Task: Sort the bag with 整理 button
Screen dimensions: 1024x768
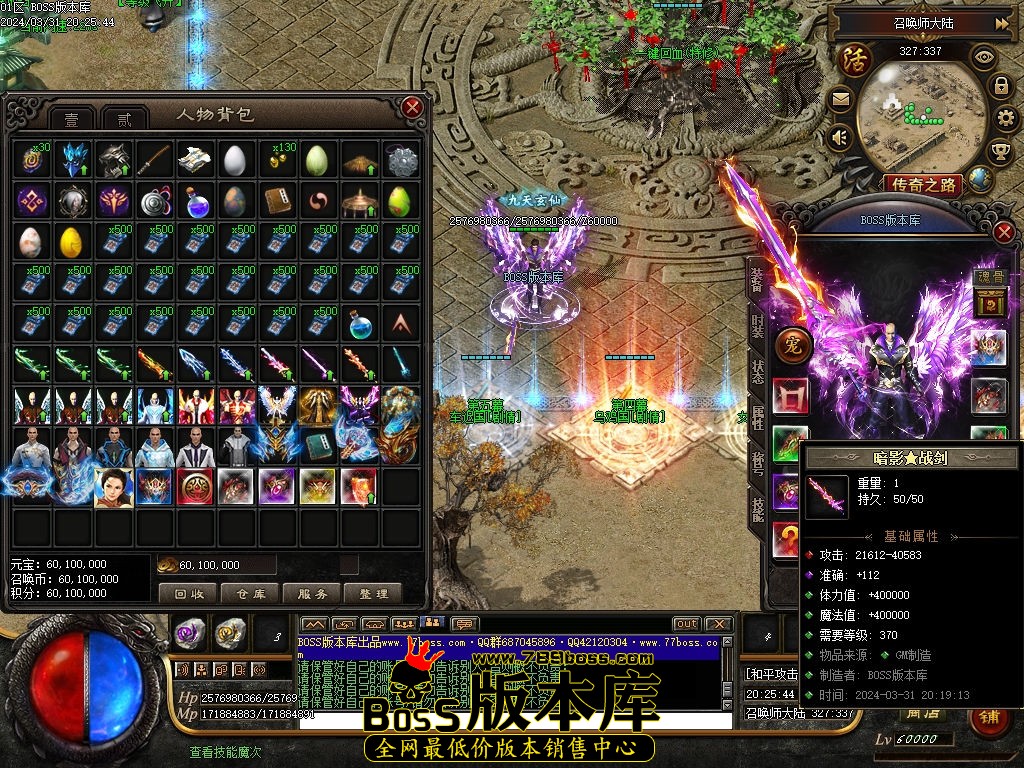Action: [x=373, y=593]
